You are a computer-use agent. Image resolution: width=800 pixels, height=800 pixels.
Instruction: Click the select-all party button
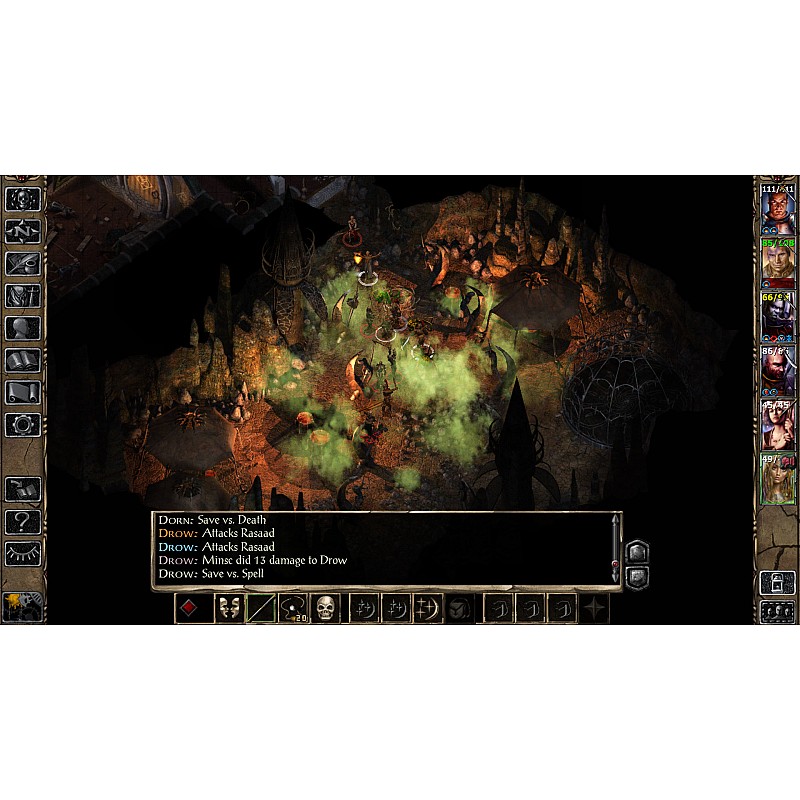(x=777, y=612)
